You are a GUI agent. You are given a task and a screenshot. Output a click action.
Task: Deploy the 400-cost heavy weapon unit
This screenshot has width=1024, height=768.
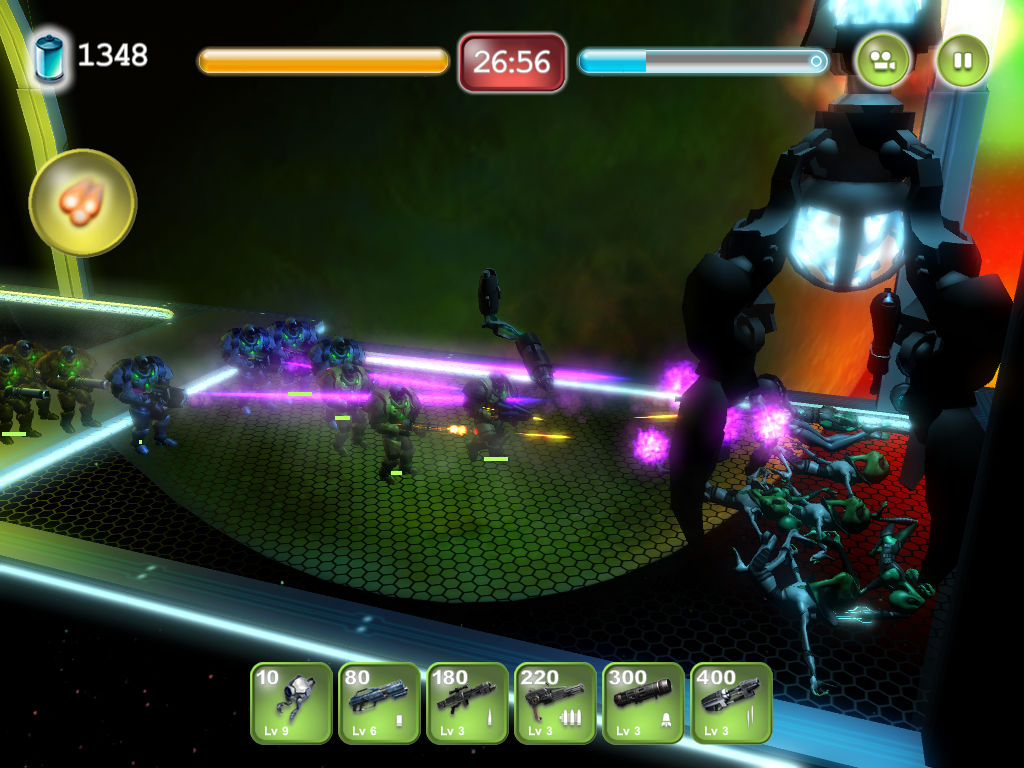731,703
